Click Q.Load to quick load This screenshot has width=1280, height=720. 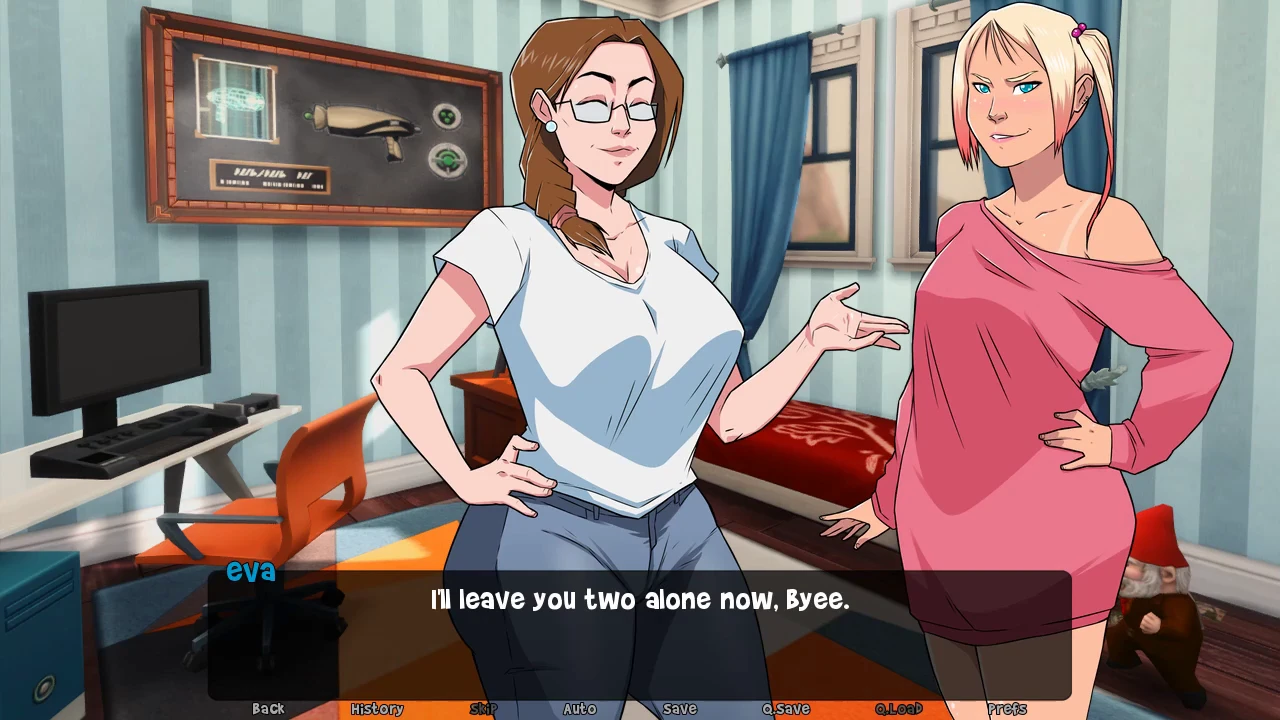coord(898,709)
